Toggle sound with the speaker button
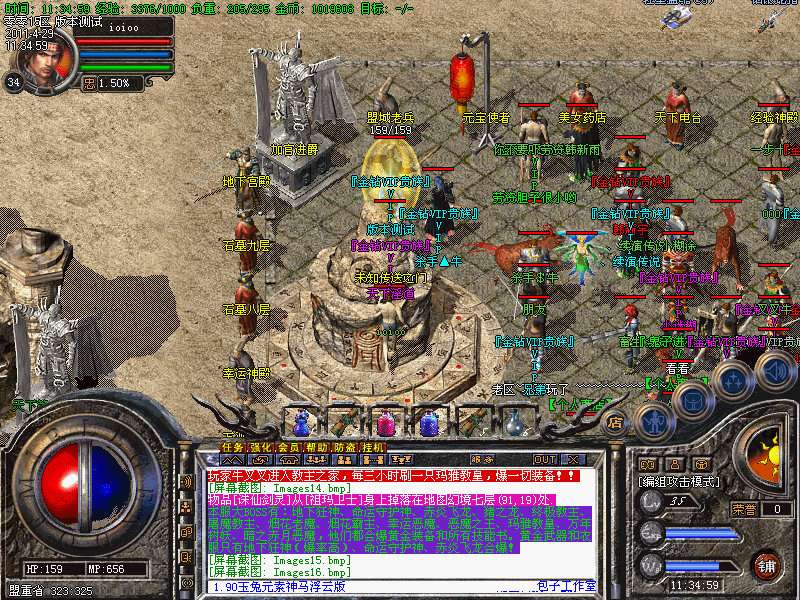 776,370
